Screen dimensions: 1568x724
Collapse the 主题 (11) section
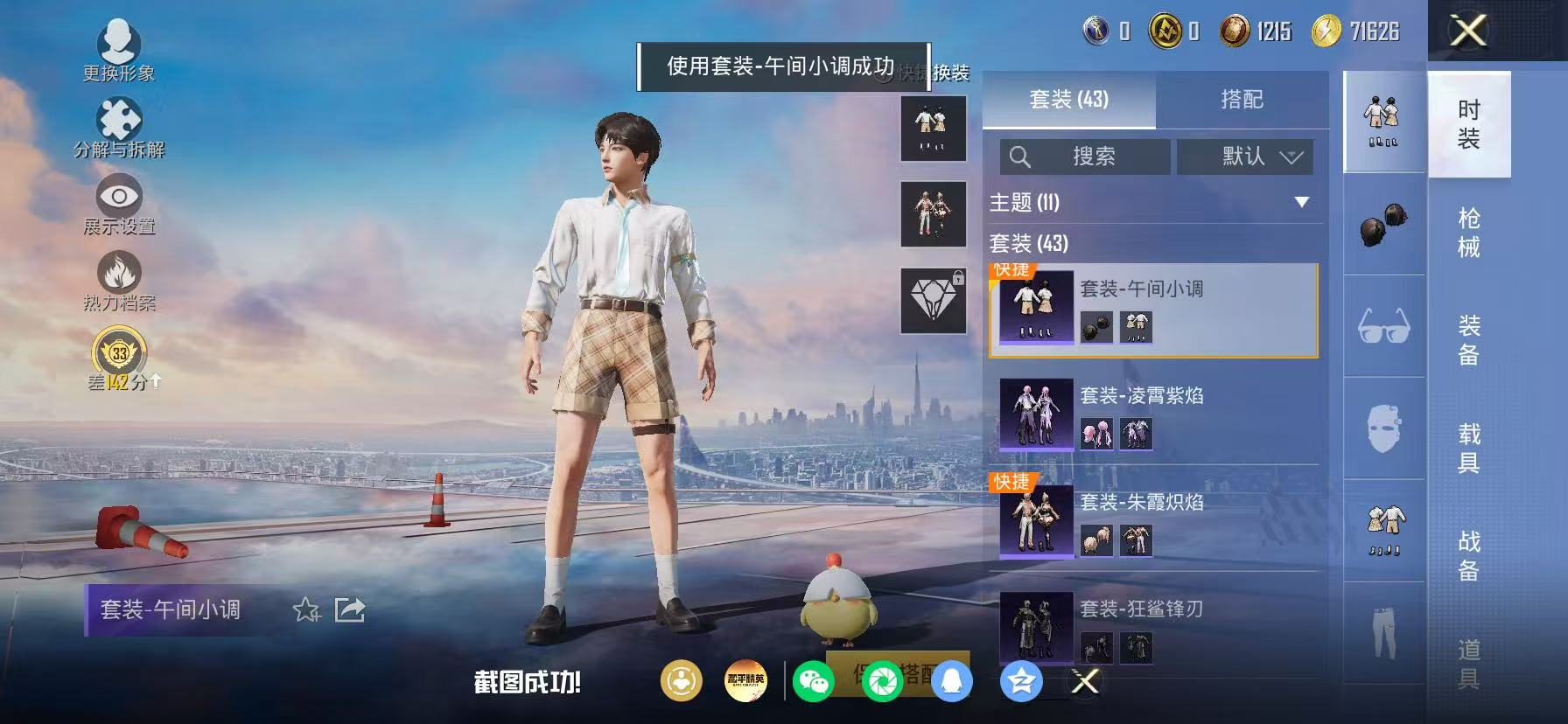pyautogui.click(x=1301, y=202)
